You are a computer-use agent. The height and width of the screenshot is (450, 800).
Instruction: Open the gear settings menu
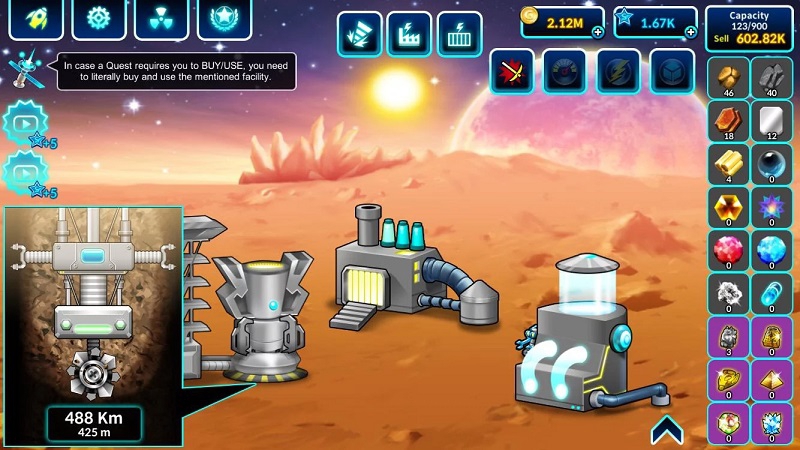[98, 18]
